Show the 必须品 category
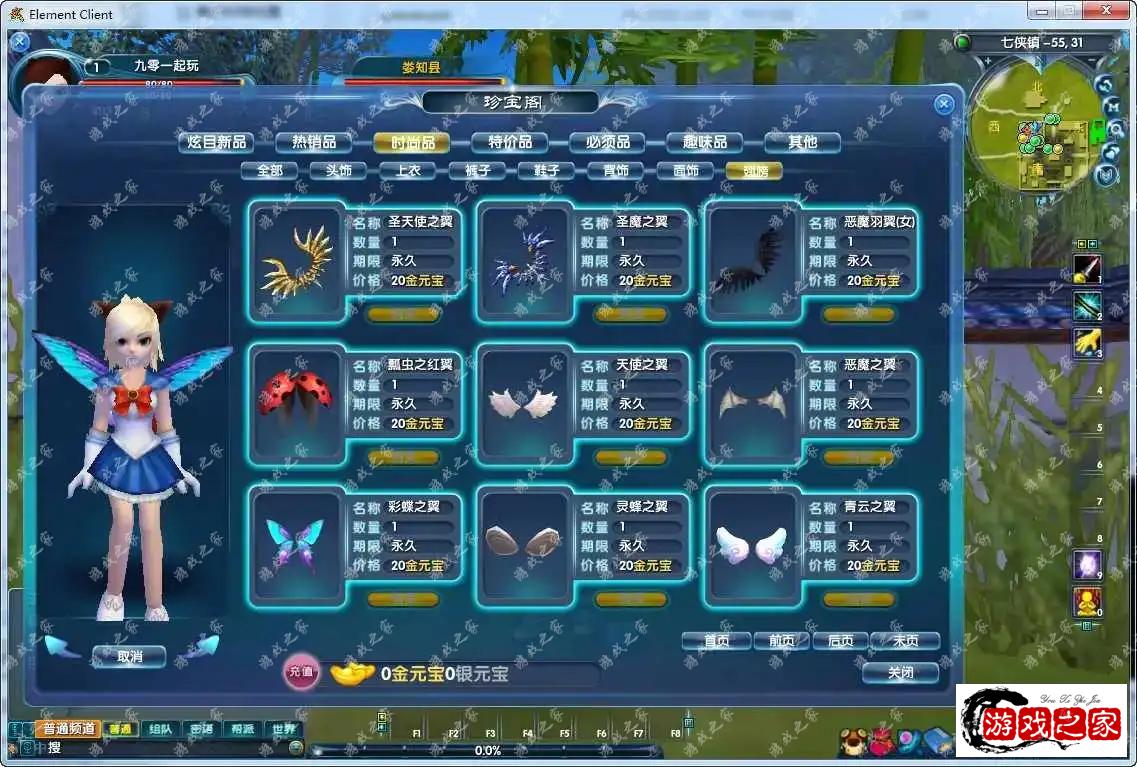1137x767 pixels. click(607, 142)
